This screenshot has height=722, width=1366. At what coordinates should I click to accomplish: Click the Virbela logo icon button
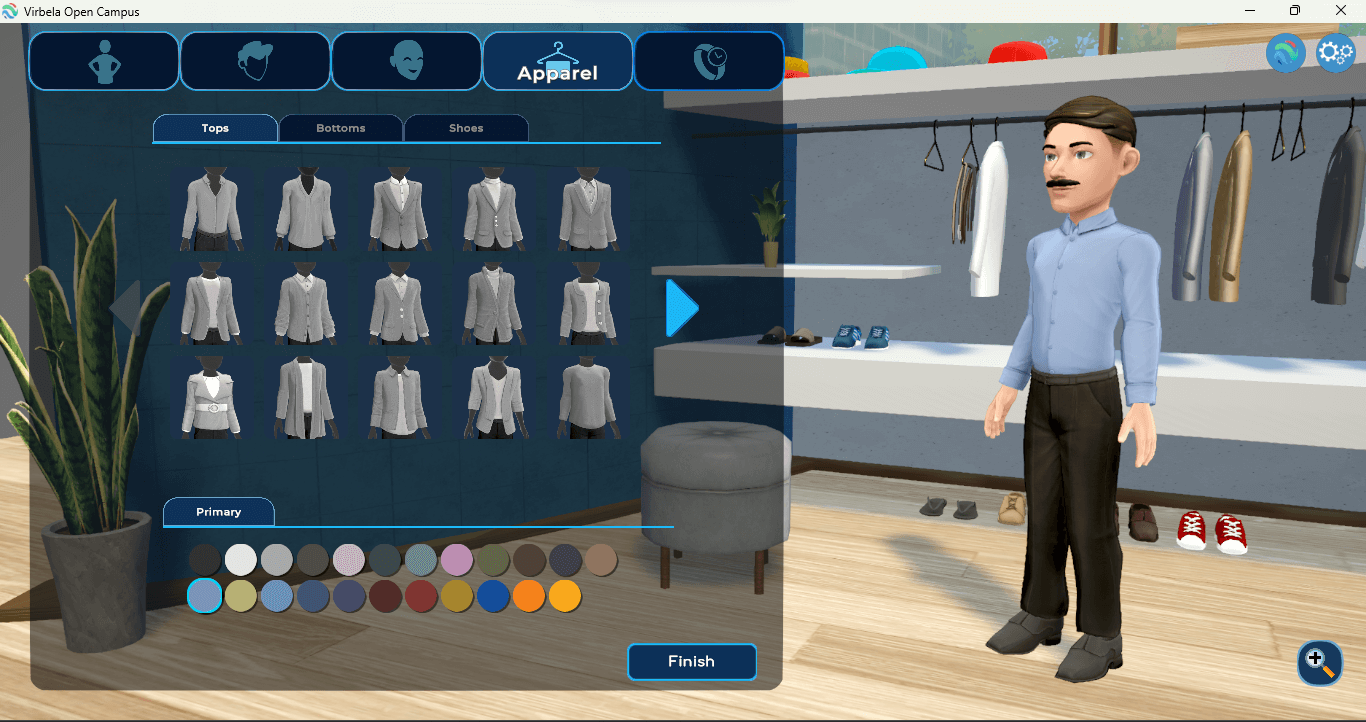click(1286, 53)
